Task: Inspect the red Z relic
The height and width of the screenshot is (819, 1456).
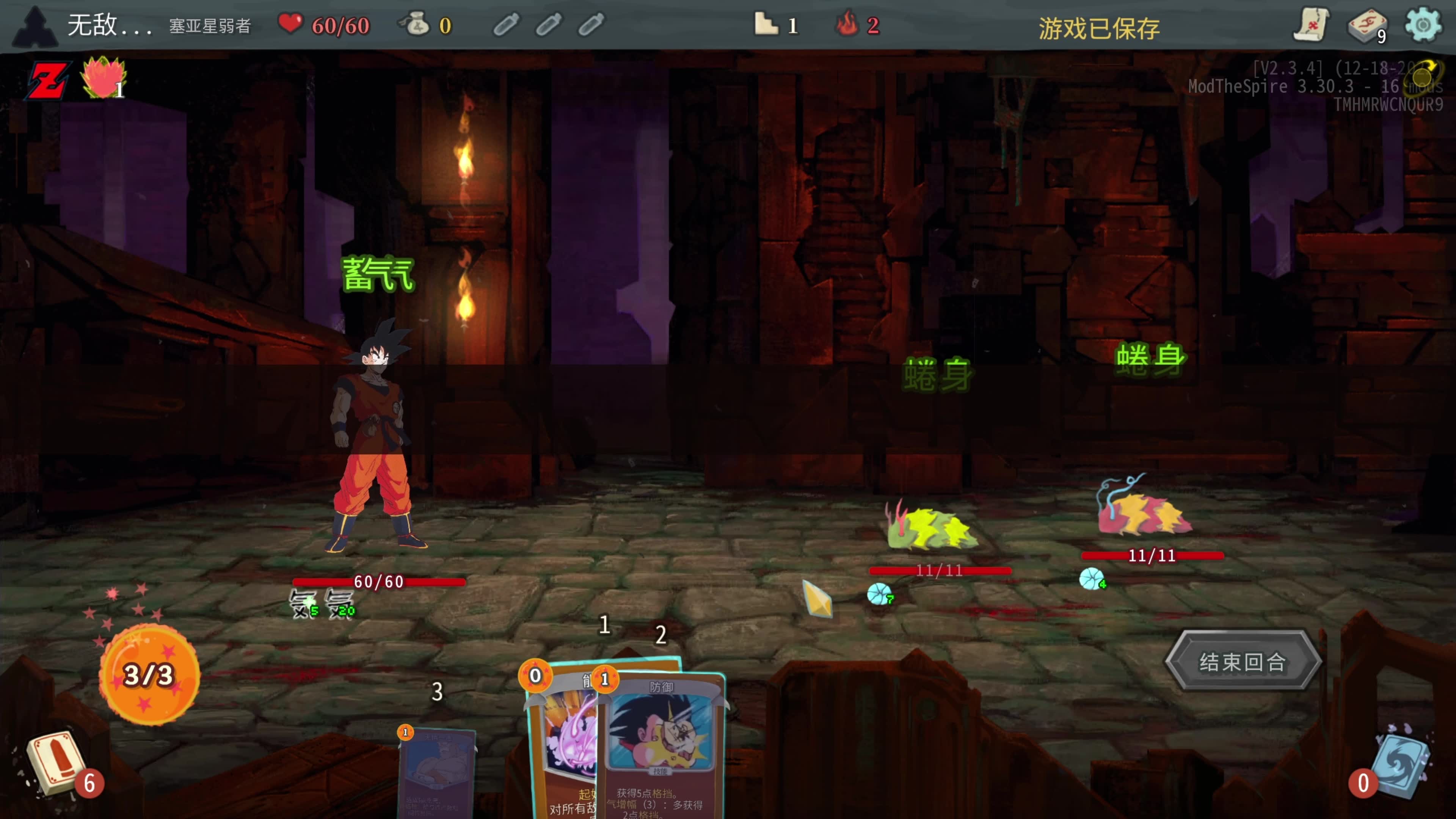Action: point(49,80)
